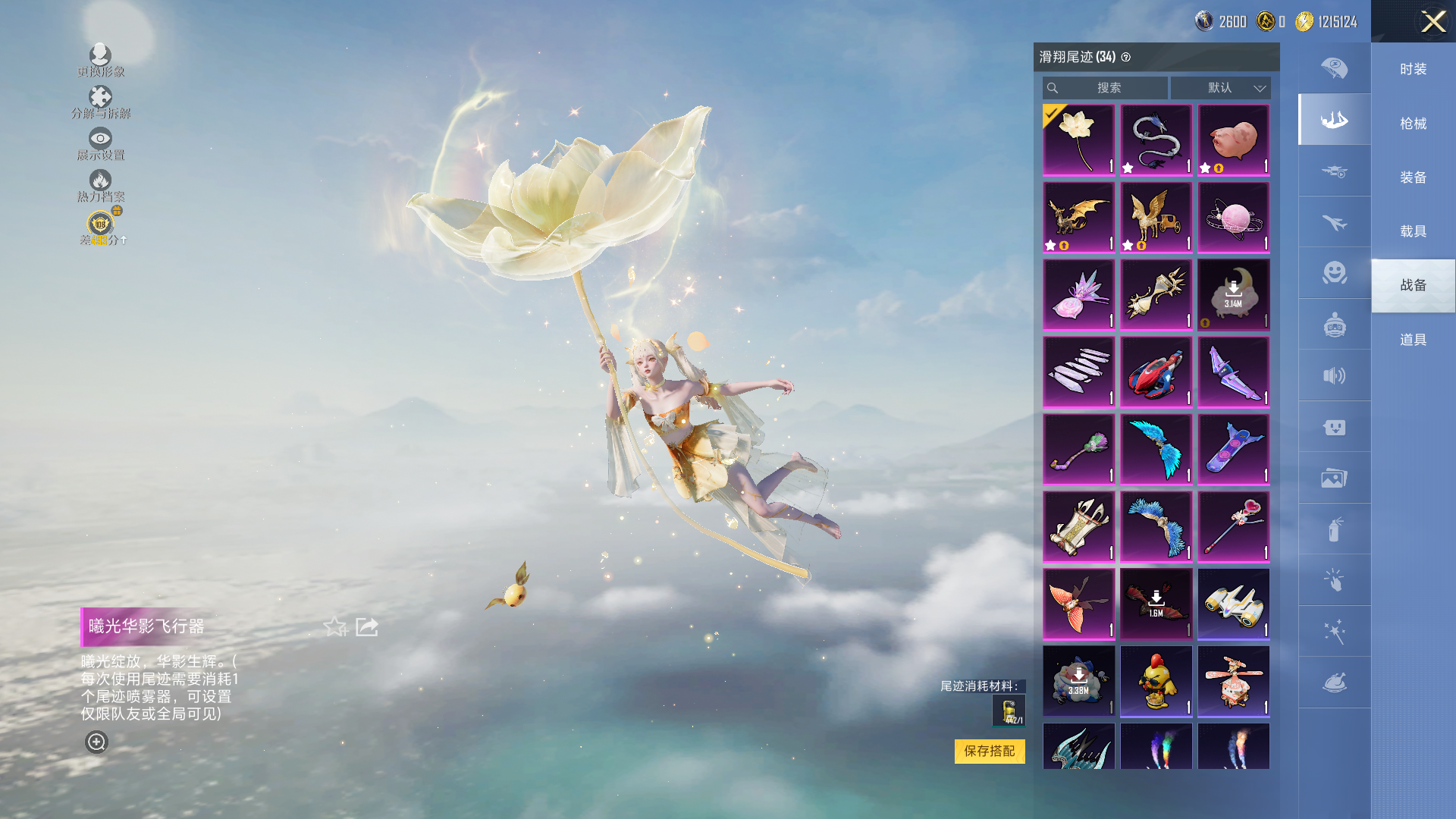
Task: Open the sound speaker category icon
Action: point(1334,375)
